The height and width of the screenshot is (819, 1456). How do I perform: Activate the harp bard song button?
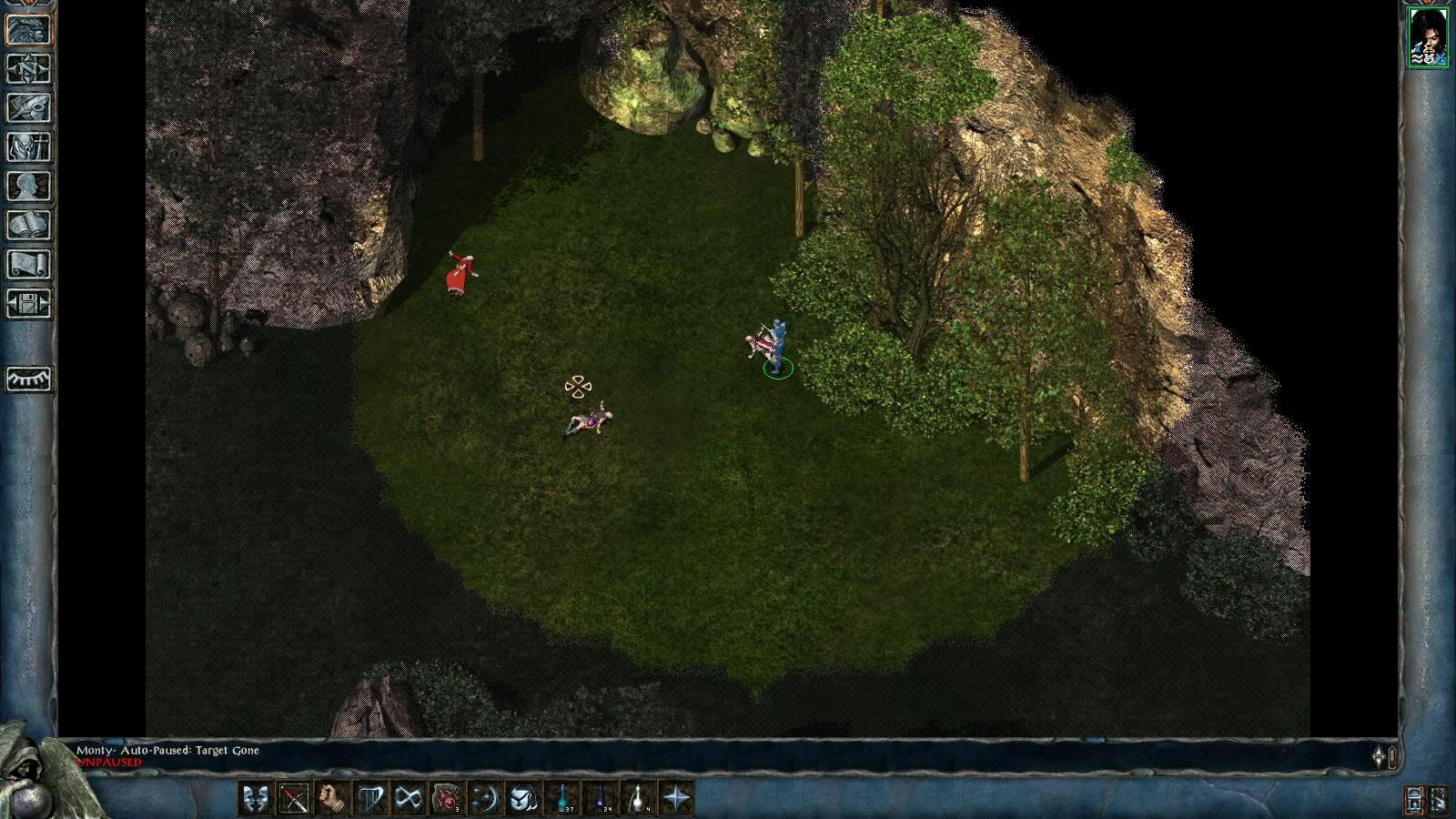tap(370, 798)
